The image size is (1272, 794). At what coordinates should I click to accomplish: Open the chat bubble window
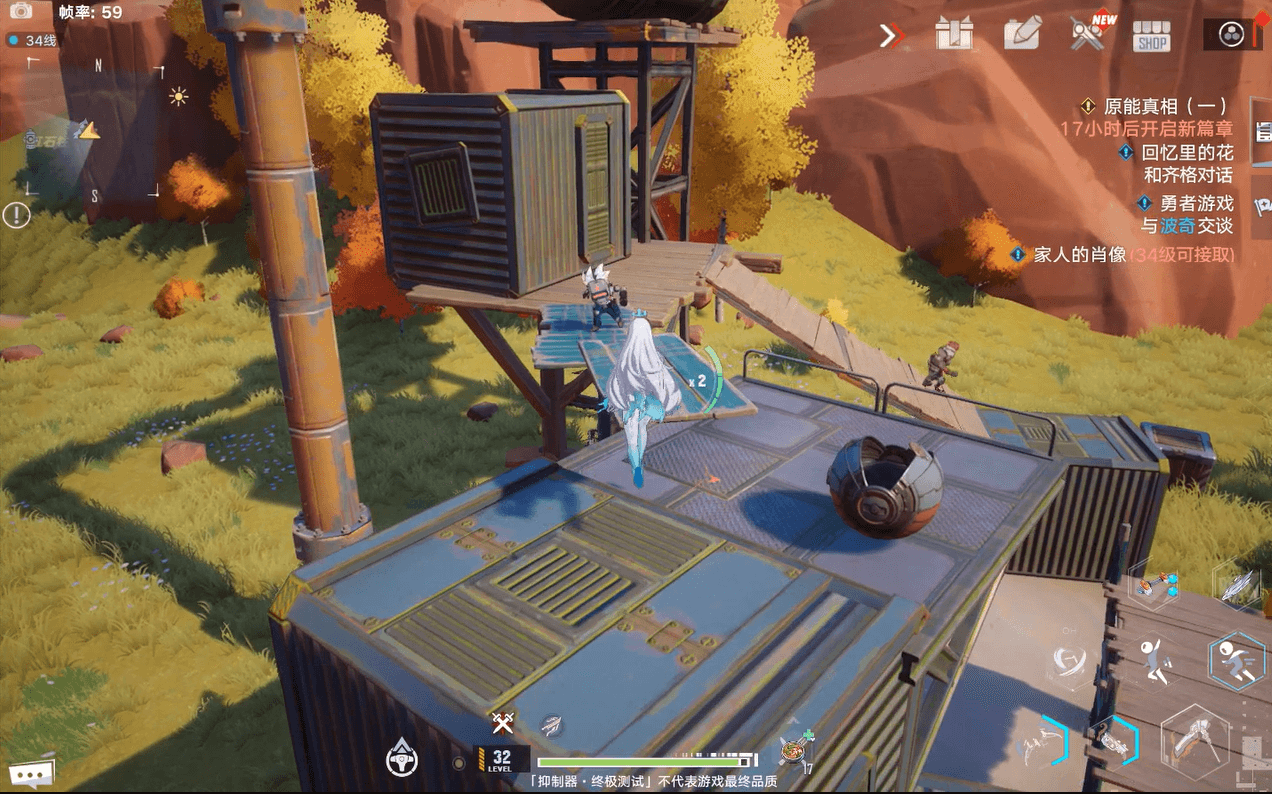[x=31, y=773]
